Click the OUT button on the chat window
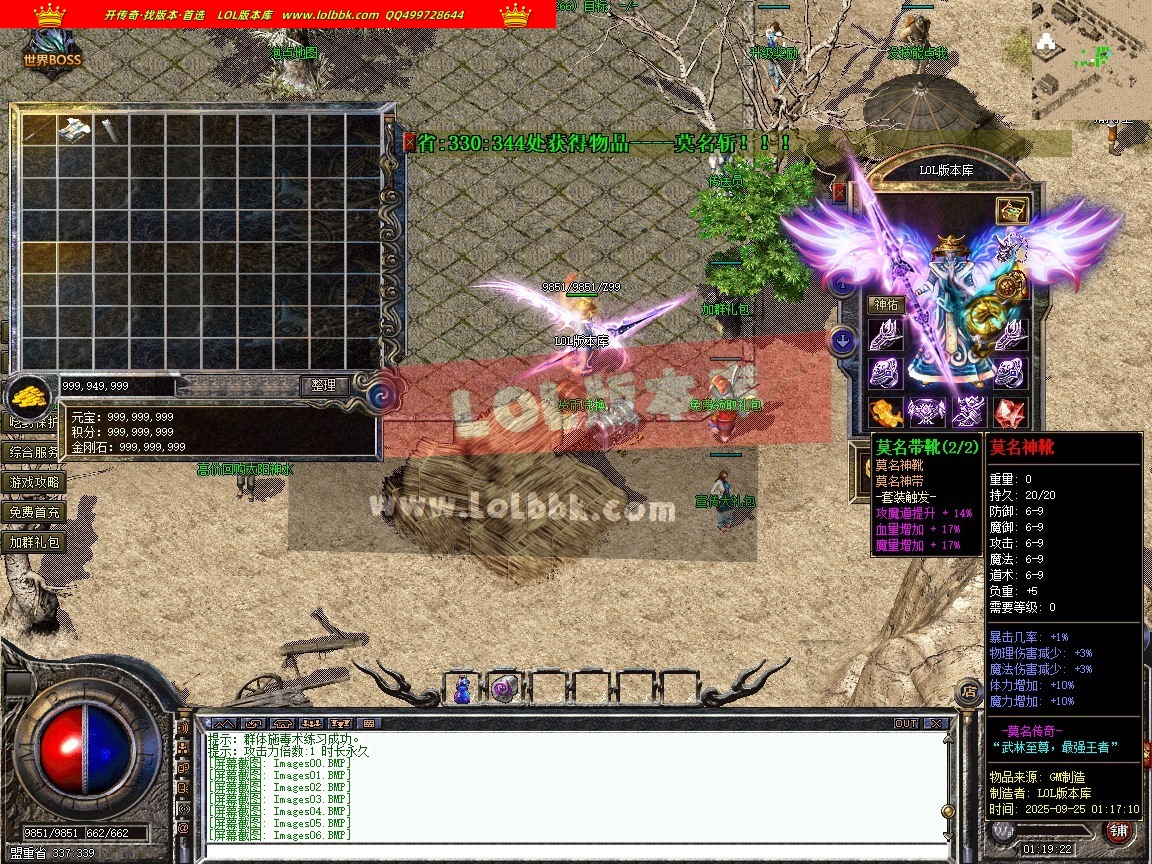Viewport: 1152px width, 864px height. point(906,723)
